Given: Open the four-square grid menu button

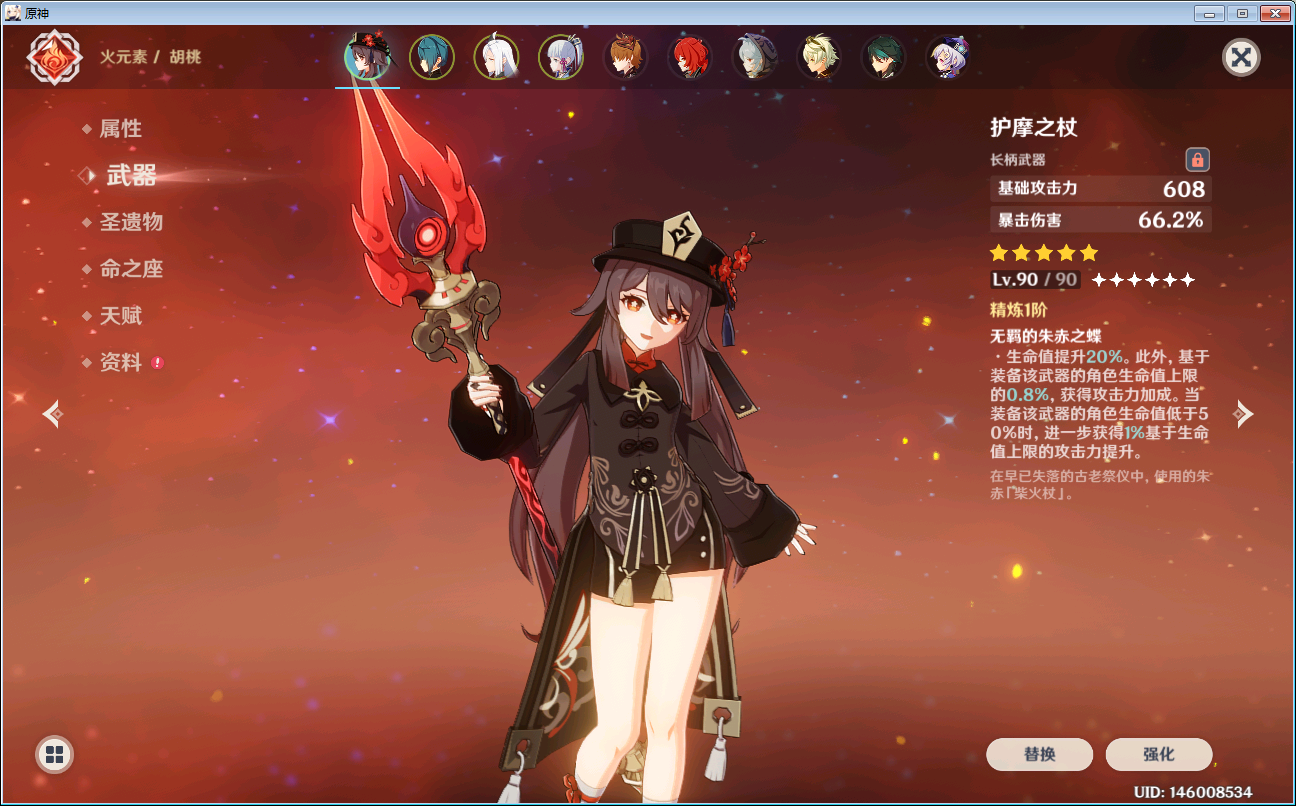Looking at the screenshot, I should (54, 754).
